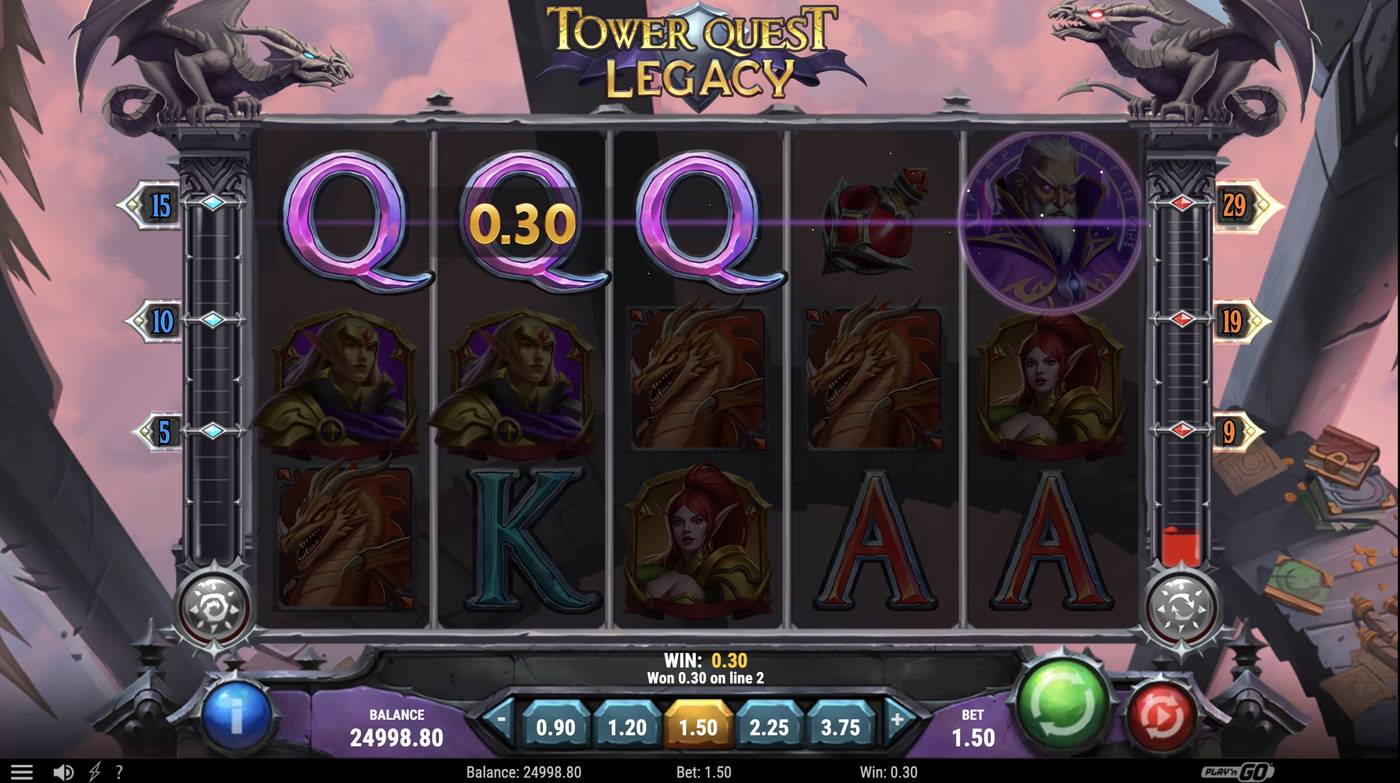Click the wizard symbol on reel five
The width and height of the screenshot is (1400, 783).
click(1050, 222)
